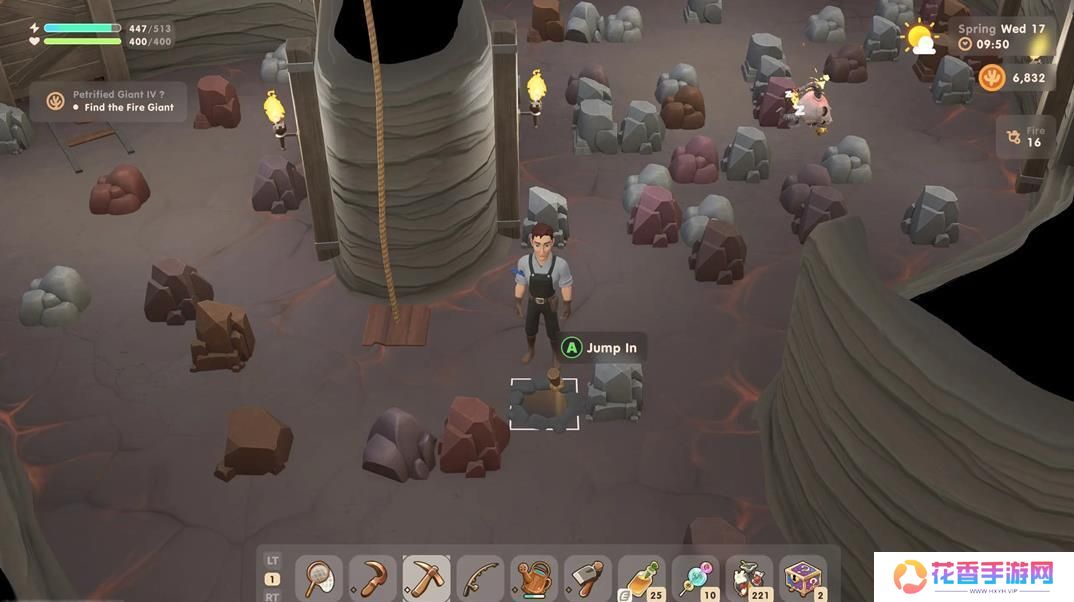Pick the axe in the hotbar
The height and width of the screenshot is (602, 1074).
tap(588, 578)
